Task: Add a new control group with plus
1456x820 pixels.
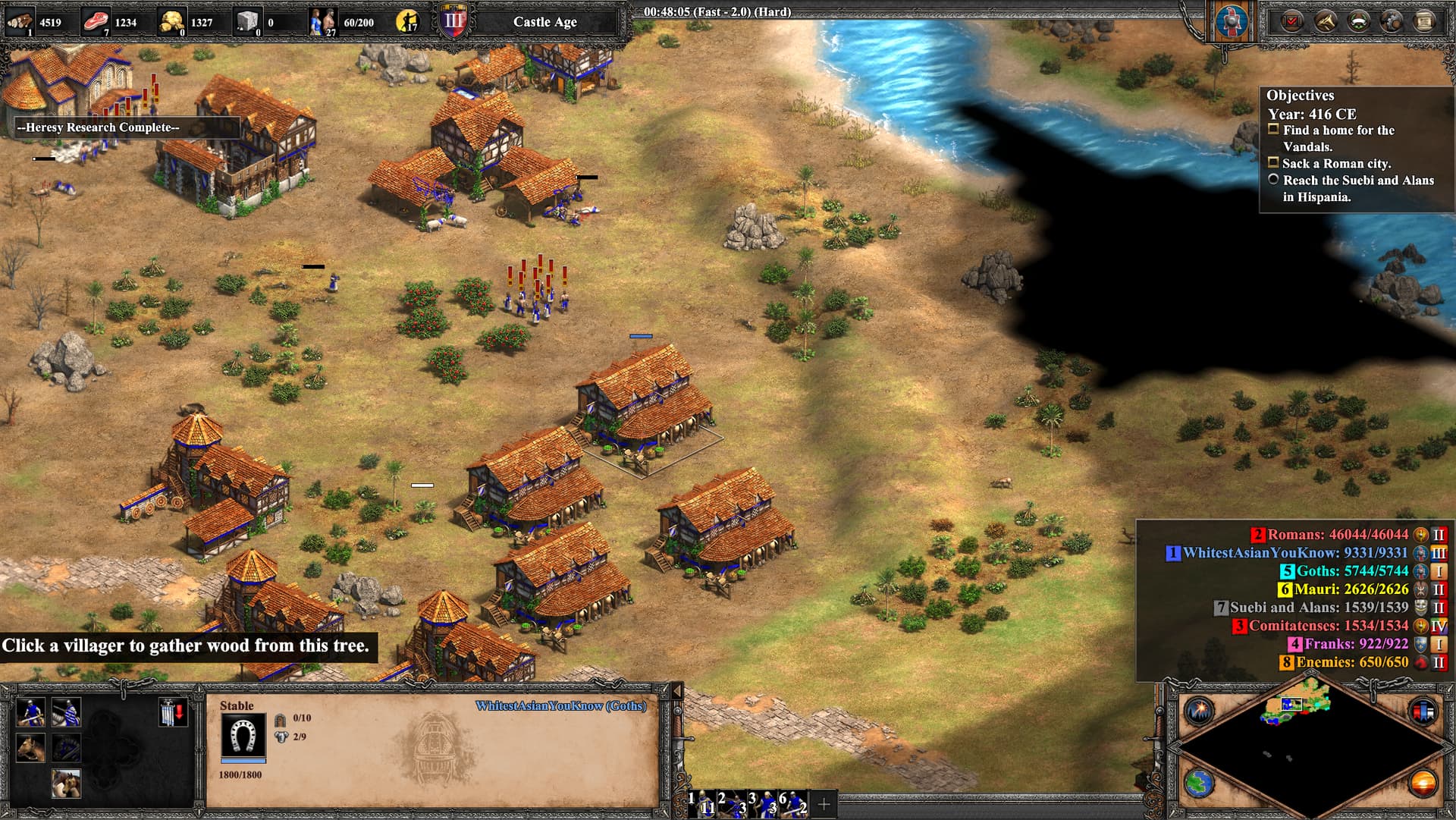Action: 824,803
